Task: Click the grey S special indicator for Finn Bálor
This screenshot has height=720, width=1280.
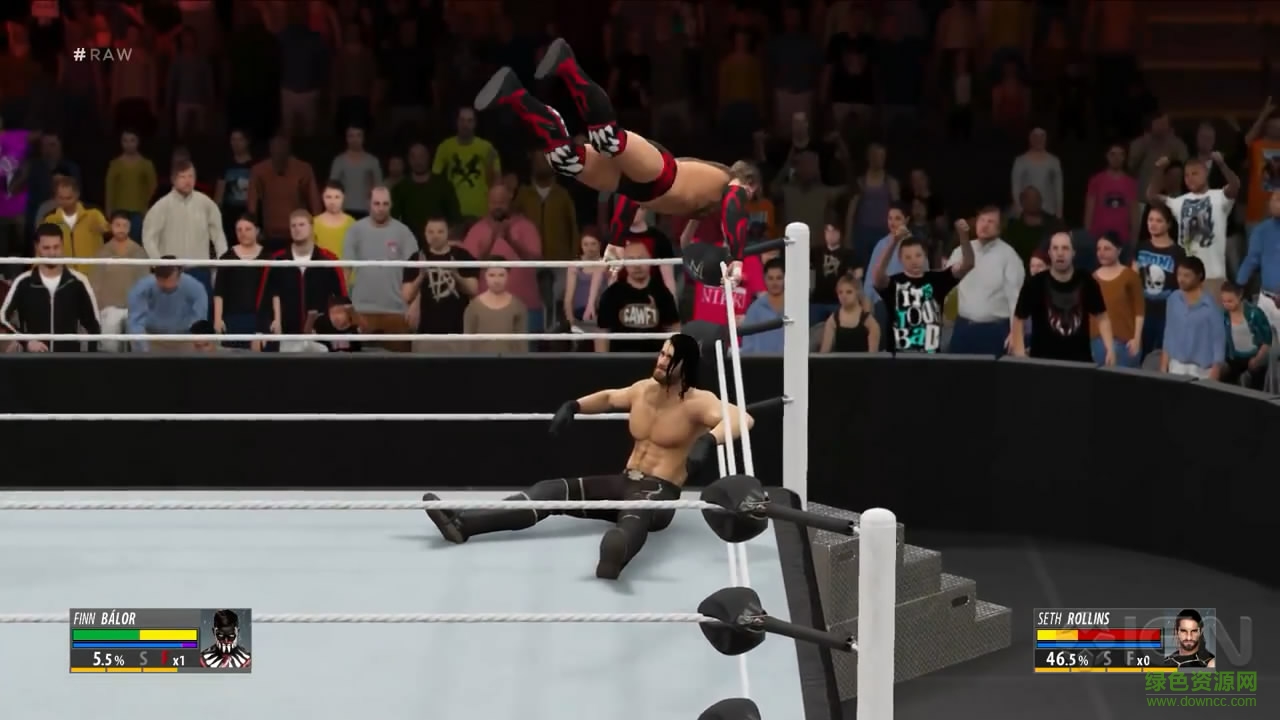Action: tap(142, 658)
